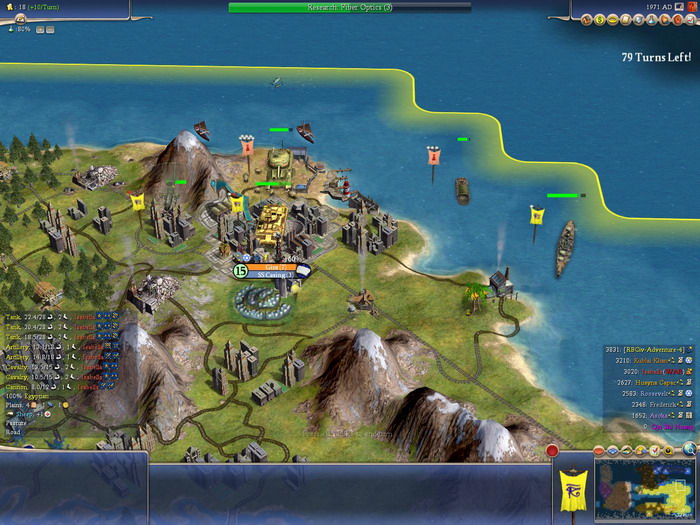Click the red end turn button
The width and height of the screenshot is (700, 525).
click(552, 451)
